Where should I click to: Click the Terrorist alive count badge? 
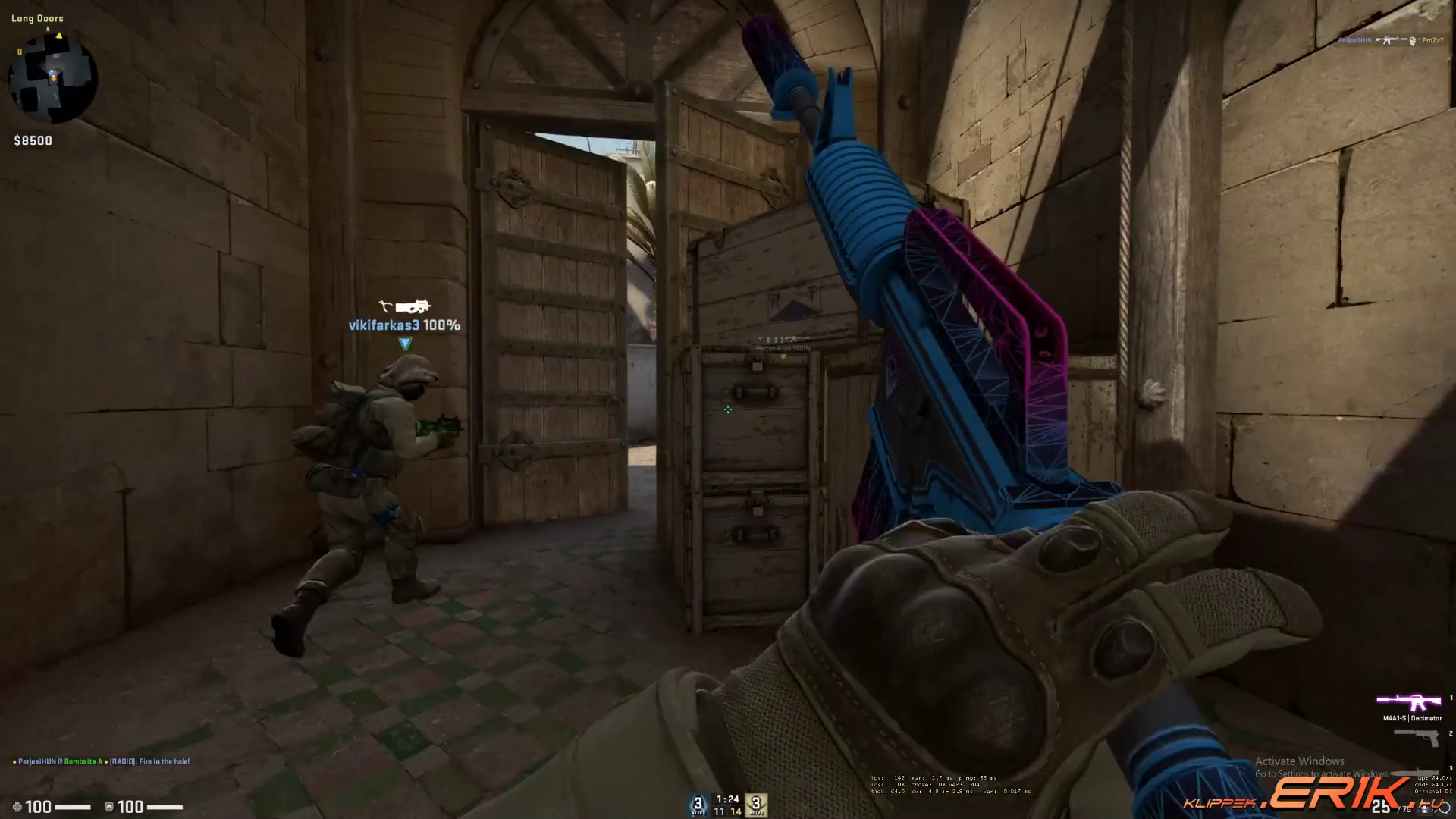pyautogui.click(x=756, y=805)
